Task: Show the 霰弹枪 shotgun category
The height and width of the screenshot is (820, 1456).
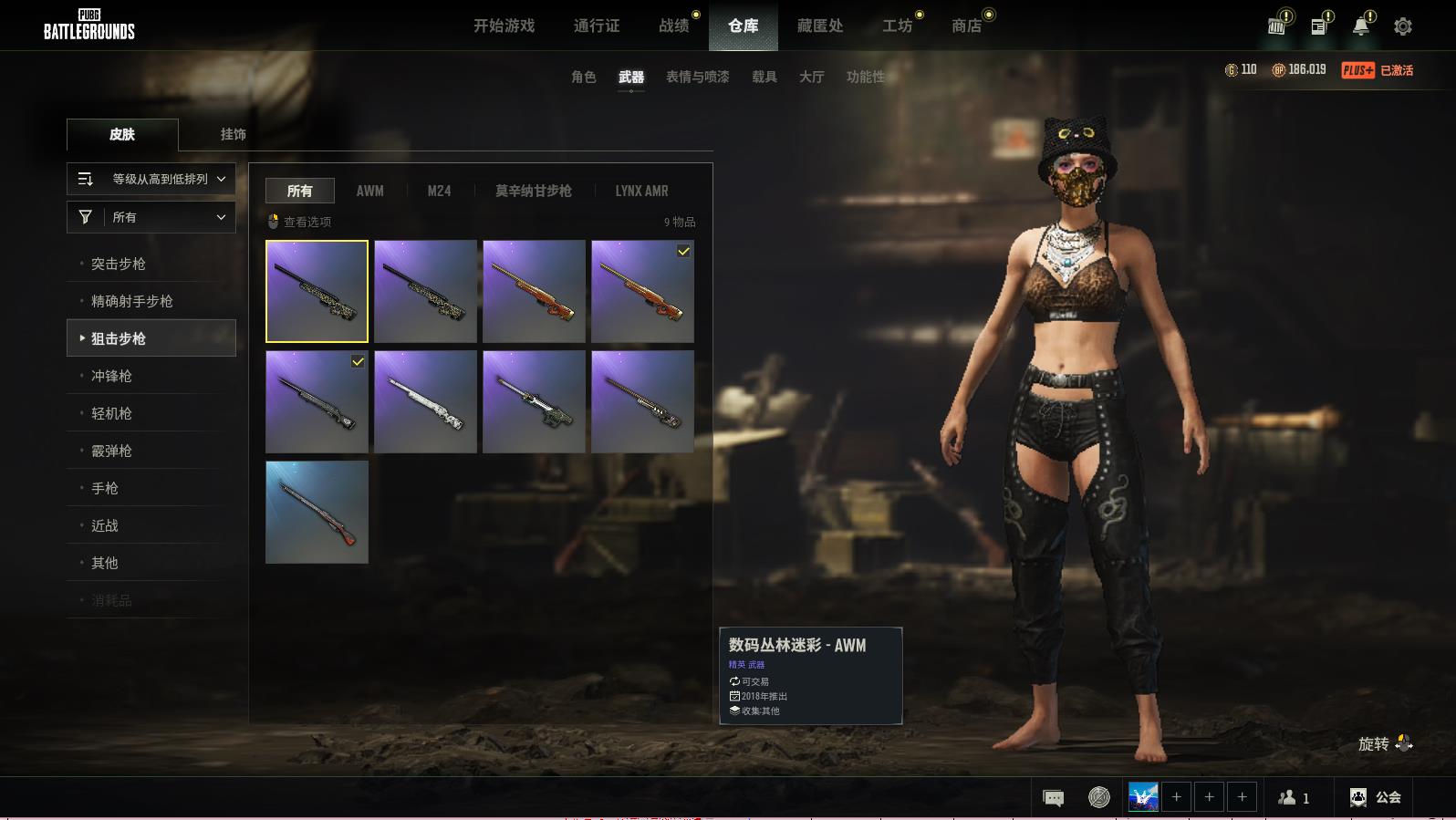Action: 111,451
